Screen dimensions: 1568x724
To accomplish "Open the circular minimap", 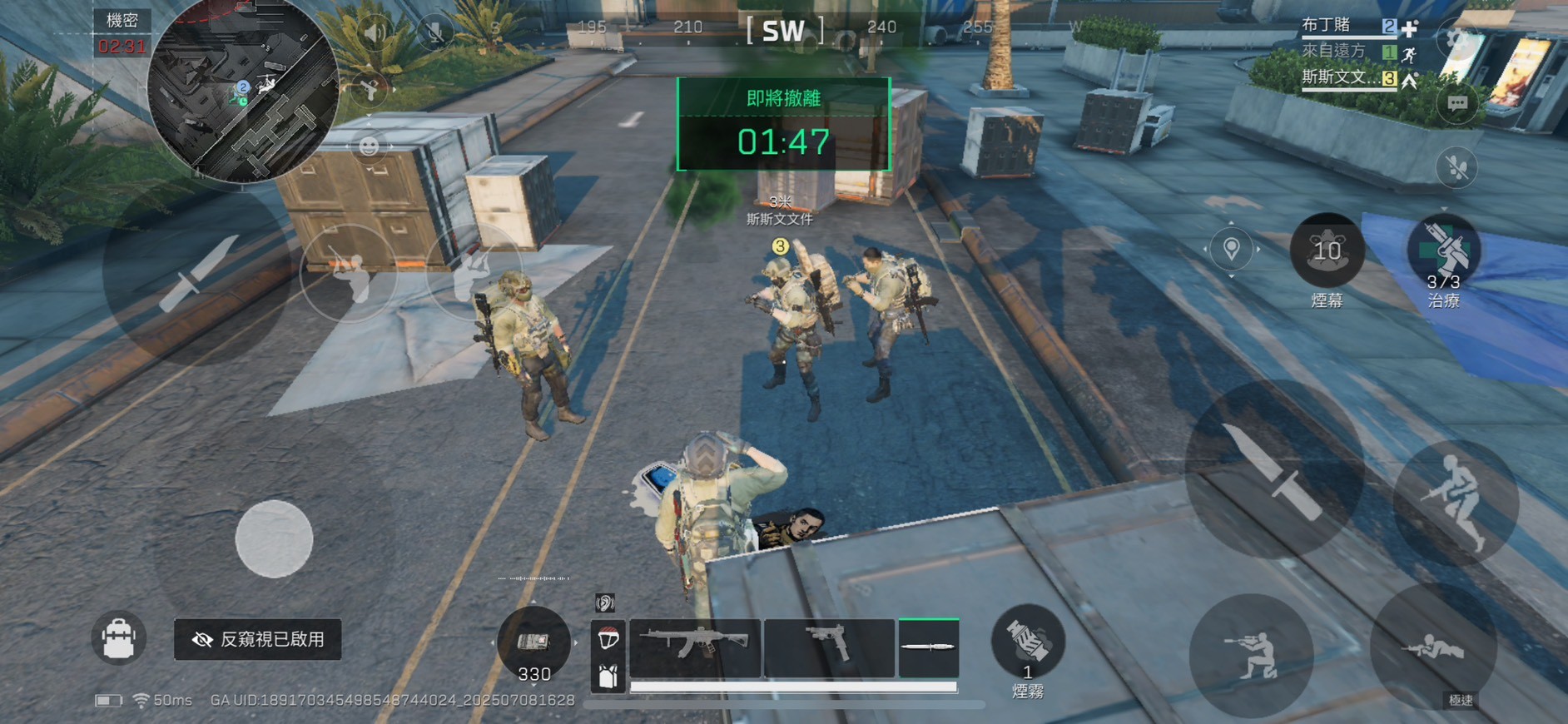I will point(242,89).
